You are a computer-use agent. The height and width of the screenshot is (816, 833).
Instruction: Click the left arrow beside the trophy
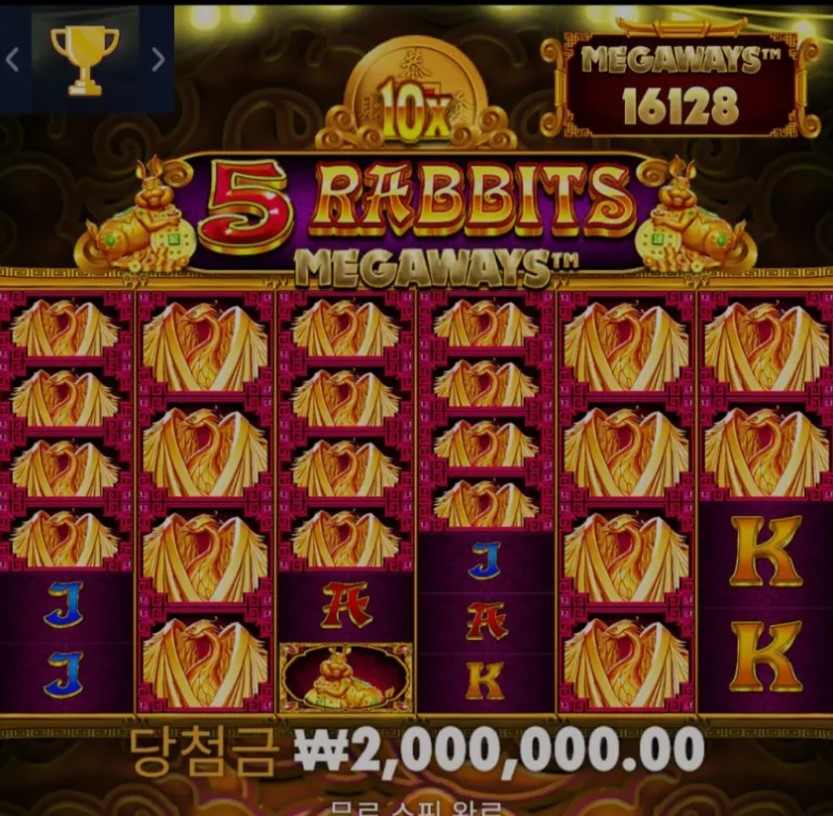tap(13, 60)
